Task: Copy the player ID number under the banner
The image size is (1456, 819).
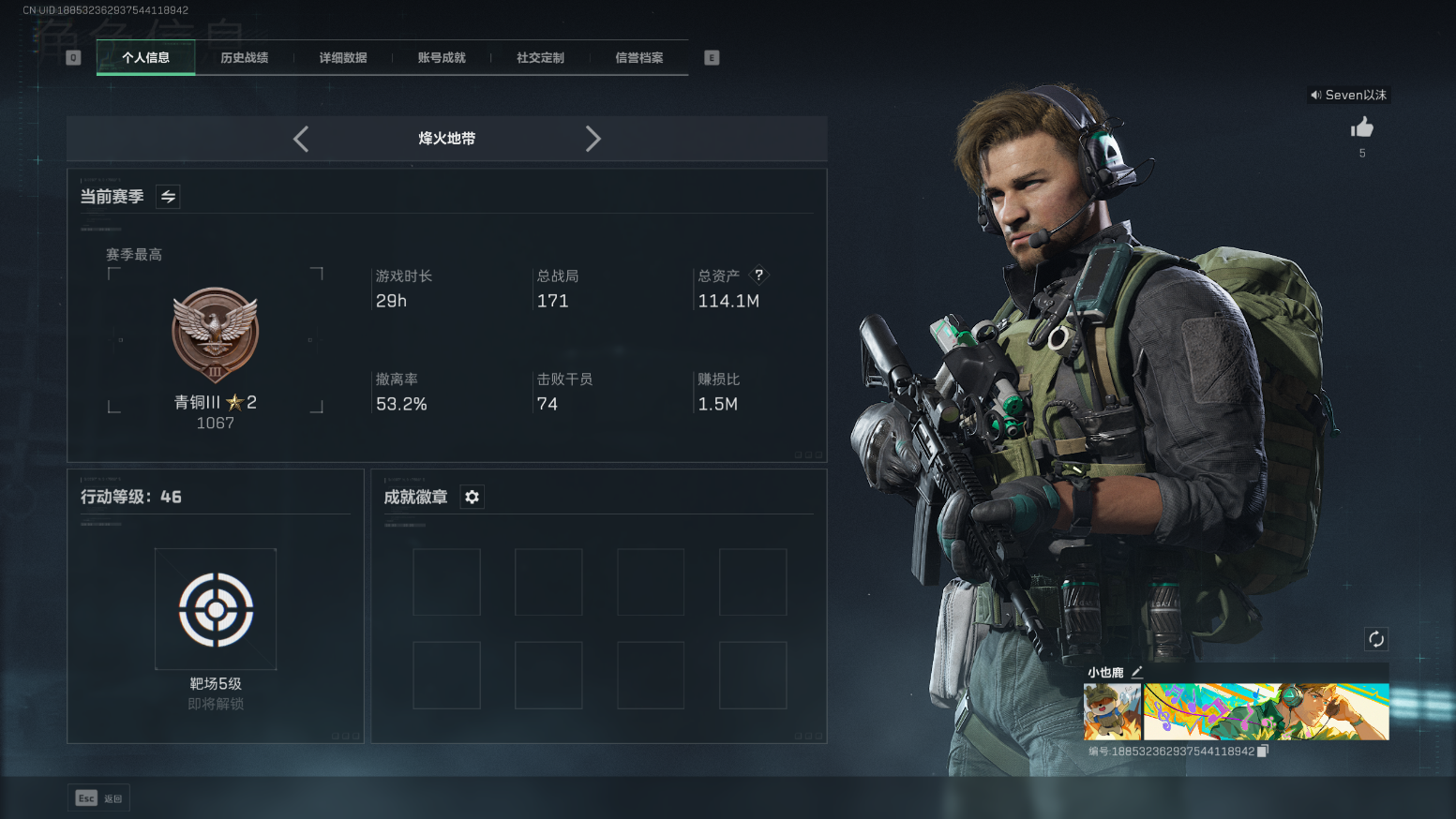Action: tap(1263, 752)
